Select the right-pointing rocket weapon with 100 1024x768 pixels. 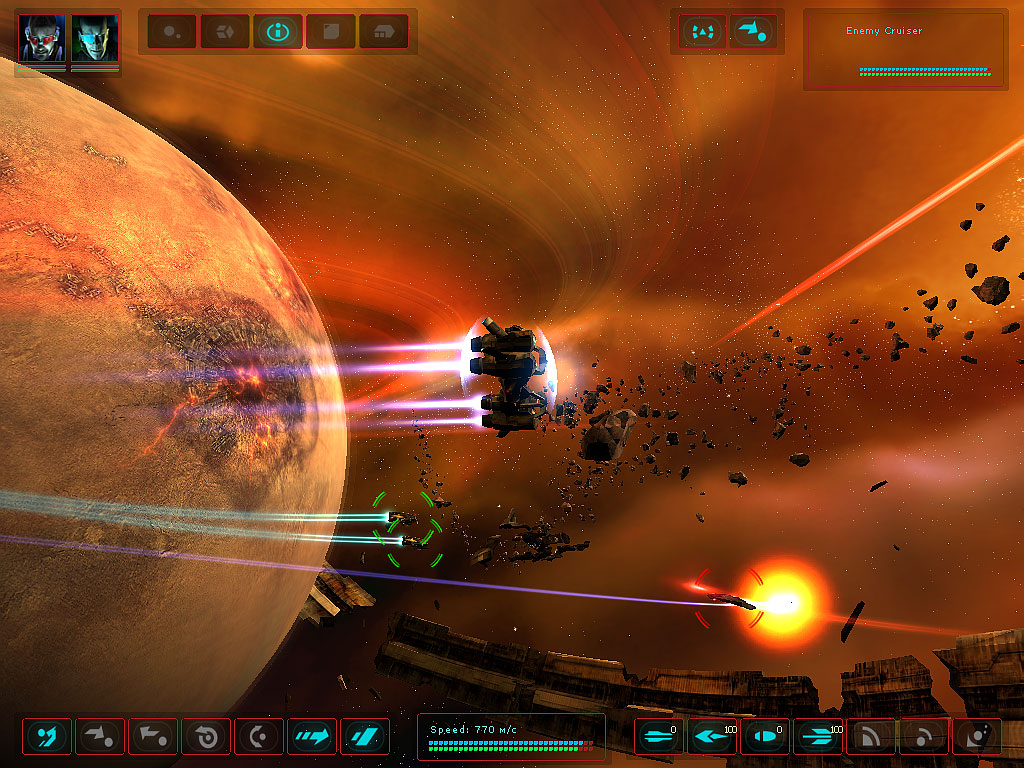(x=818, y=737)
